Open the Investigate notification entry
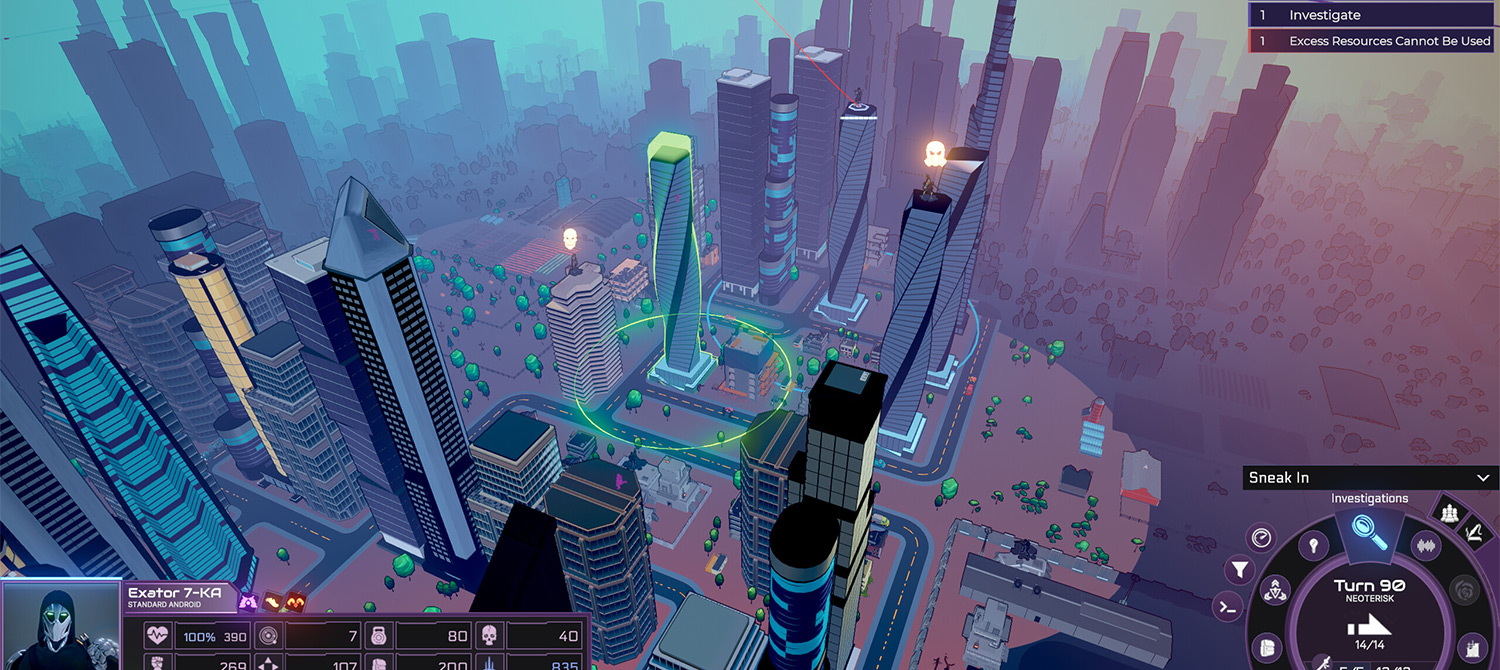The height and width of the screenshot is (670, 1500). coord(1372,15)
